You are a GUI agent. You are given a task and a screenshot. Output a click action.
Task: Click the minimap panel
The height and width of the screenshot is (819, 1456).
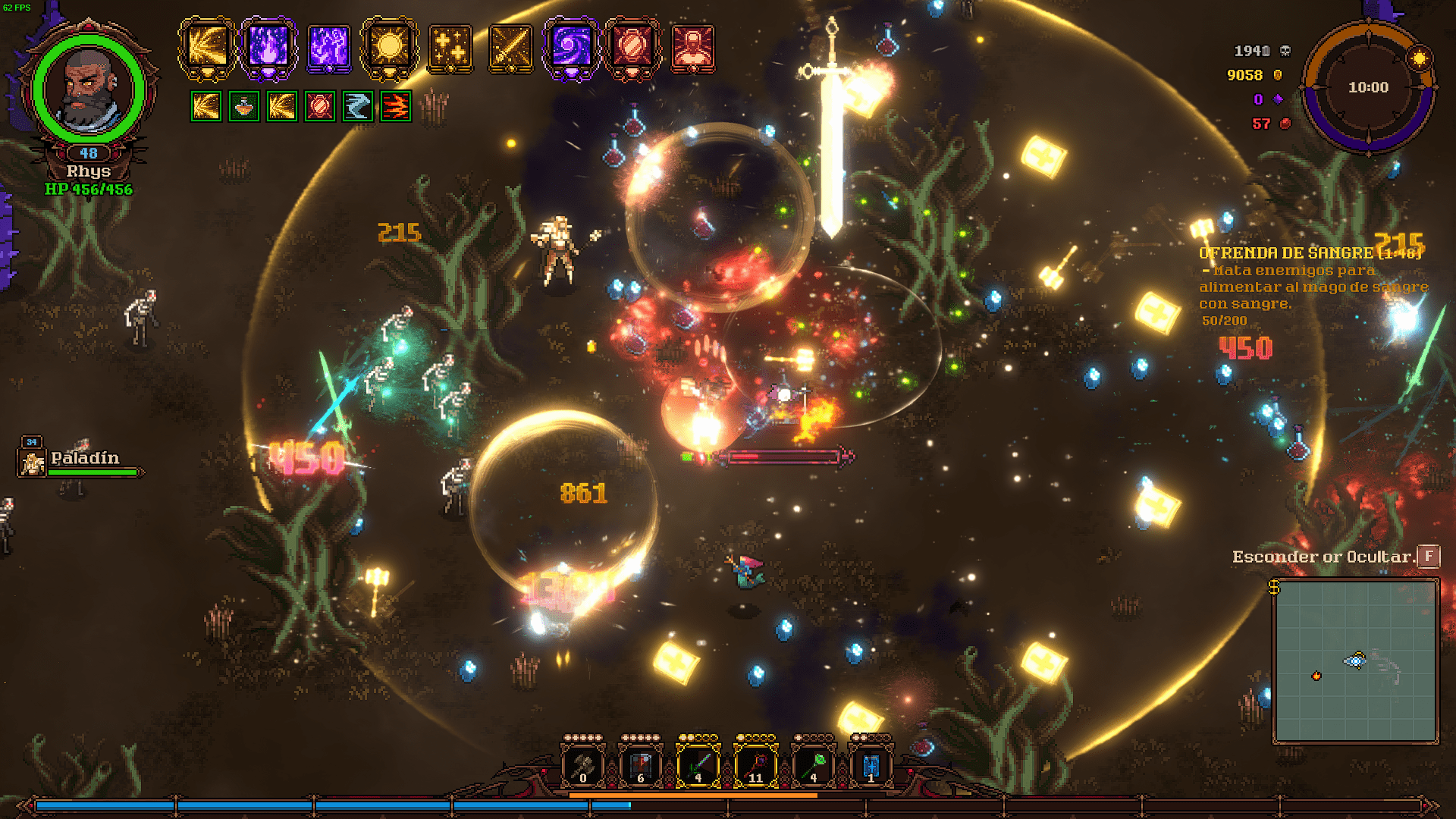1355,661
